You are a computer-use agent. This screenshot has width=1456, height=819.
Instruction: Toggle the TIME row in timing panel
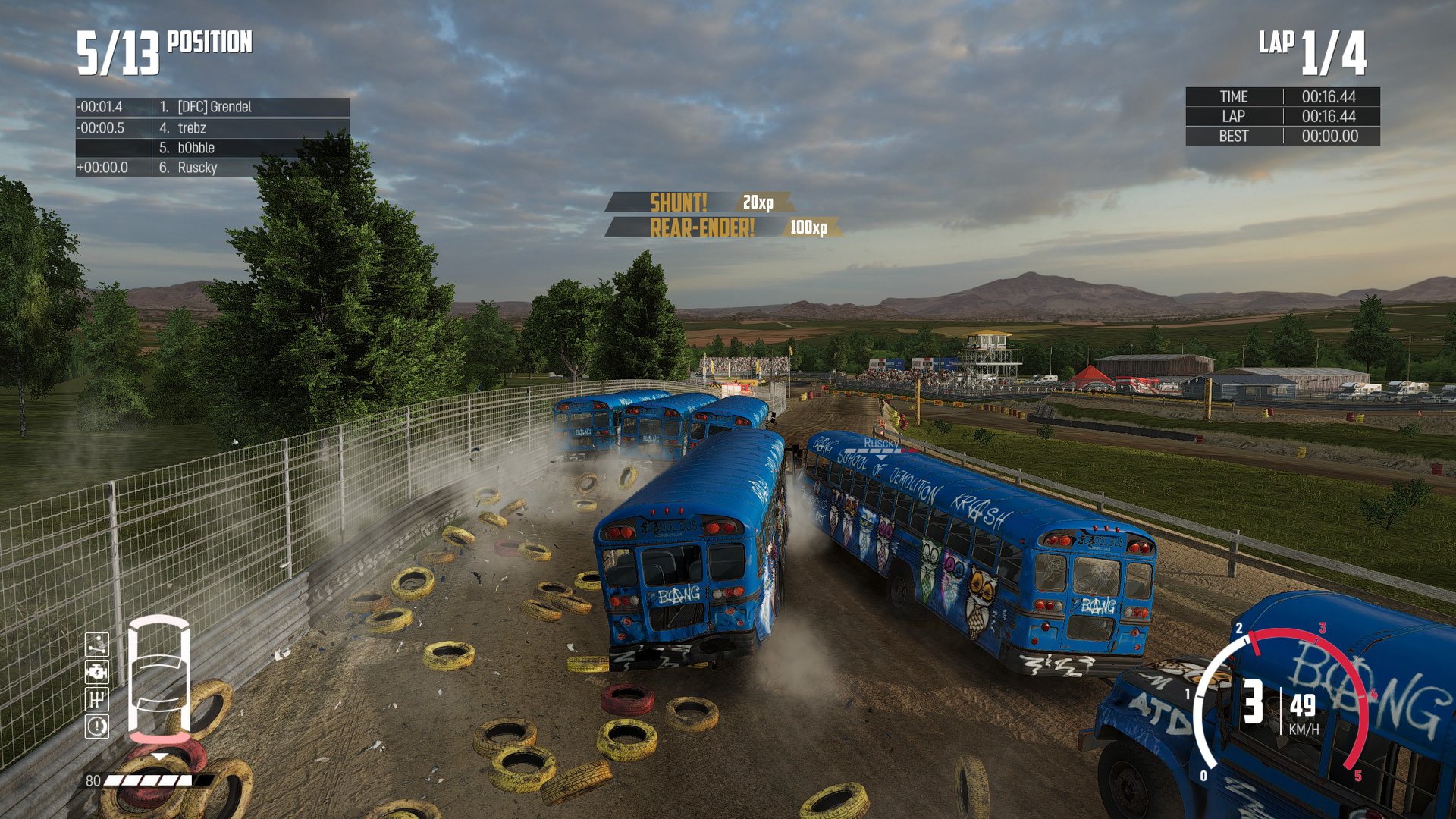tap(1284, 97)
